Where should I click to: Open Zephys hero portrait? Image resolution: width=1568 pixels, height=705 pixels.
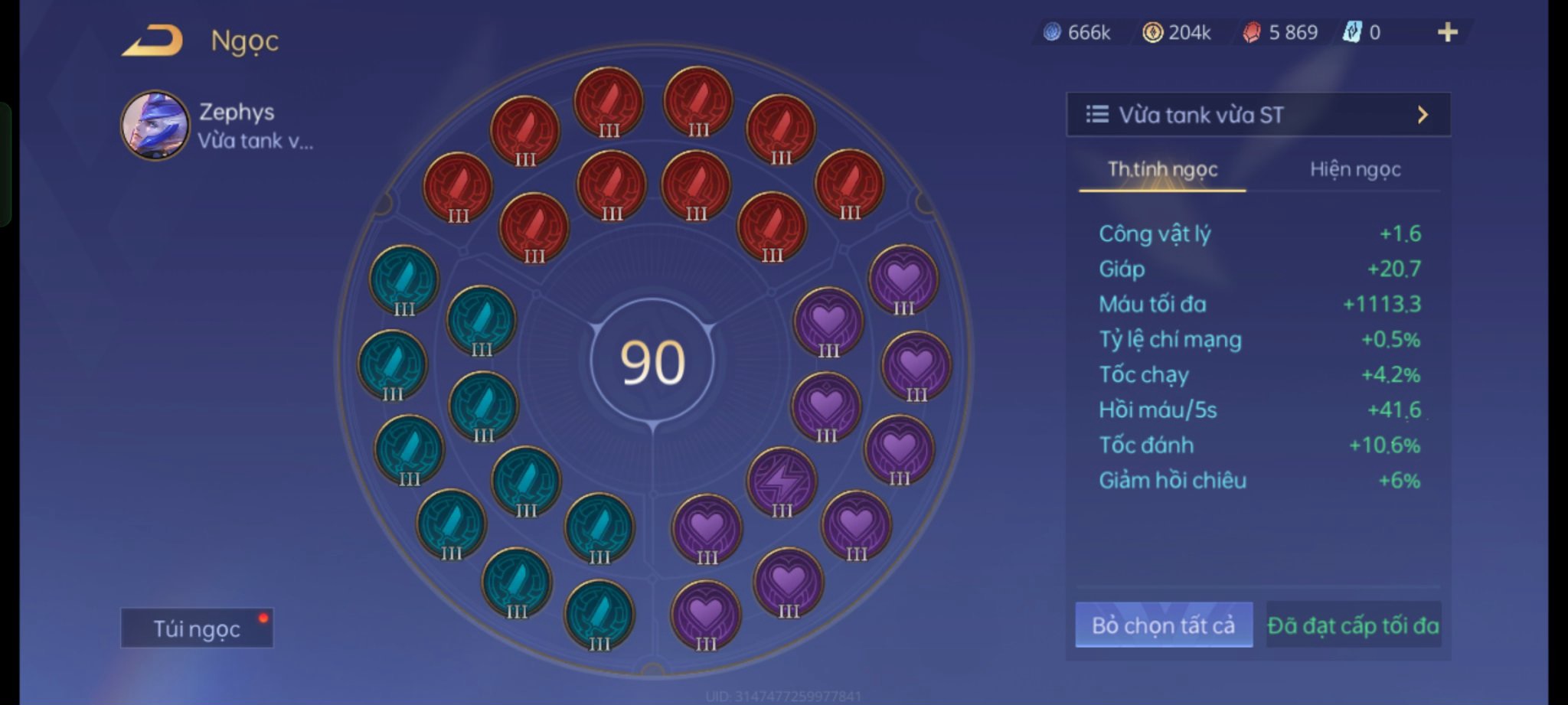click(x=155, y=126)
